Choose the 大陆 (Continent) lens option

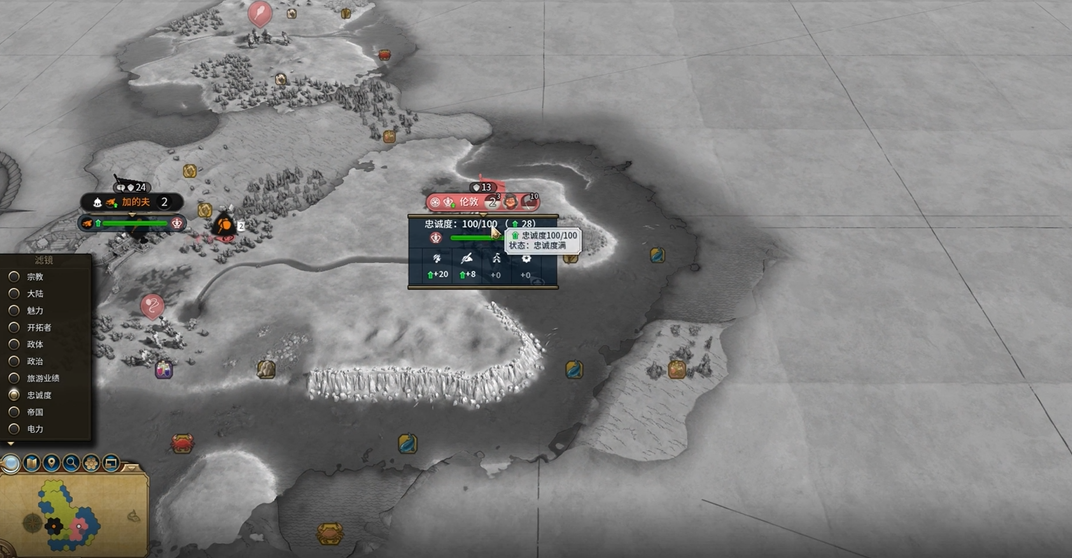point(15,294)
